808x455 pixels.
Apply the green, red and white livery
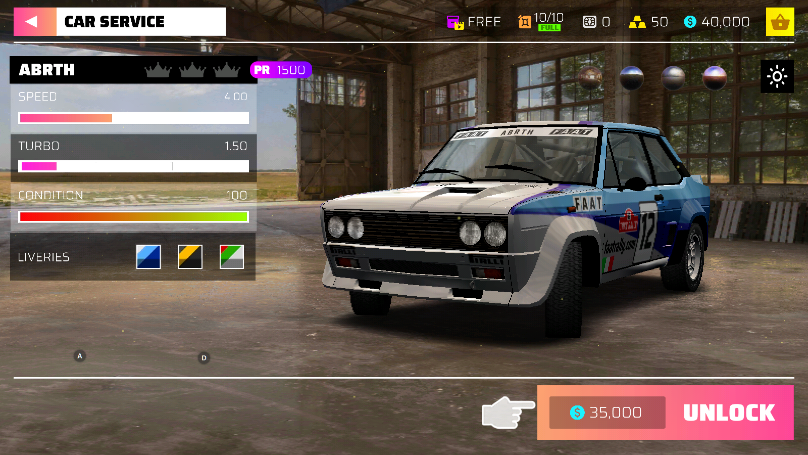pos(232,257)
